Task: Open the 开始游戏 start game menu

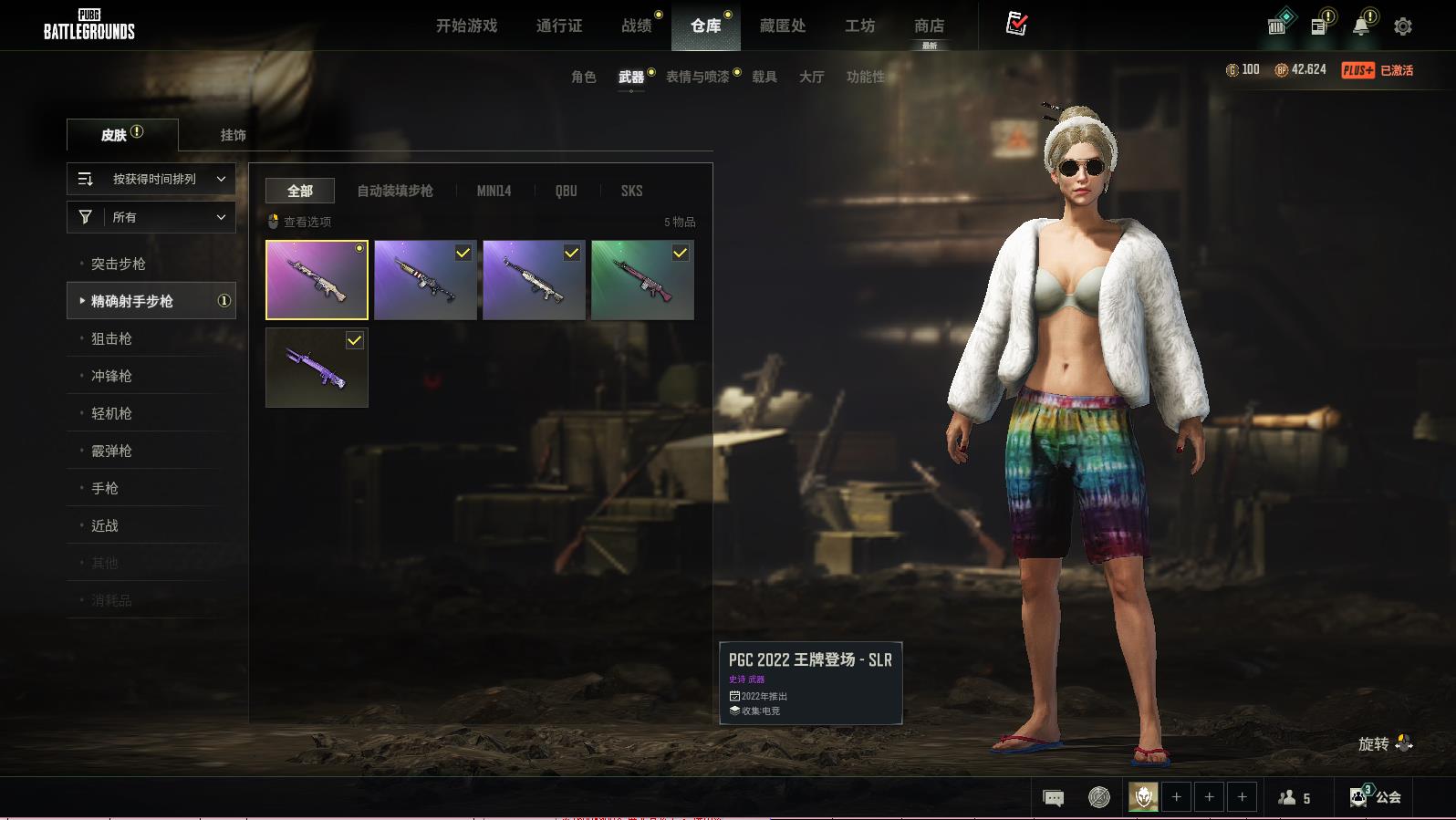Action: (x=466, y=26)
